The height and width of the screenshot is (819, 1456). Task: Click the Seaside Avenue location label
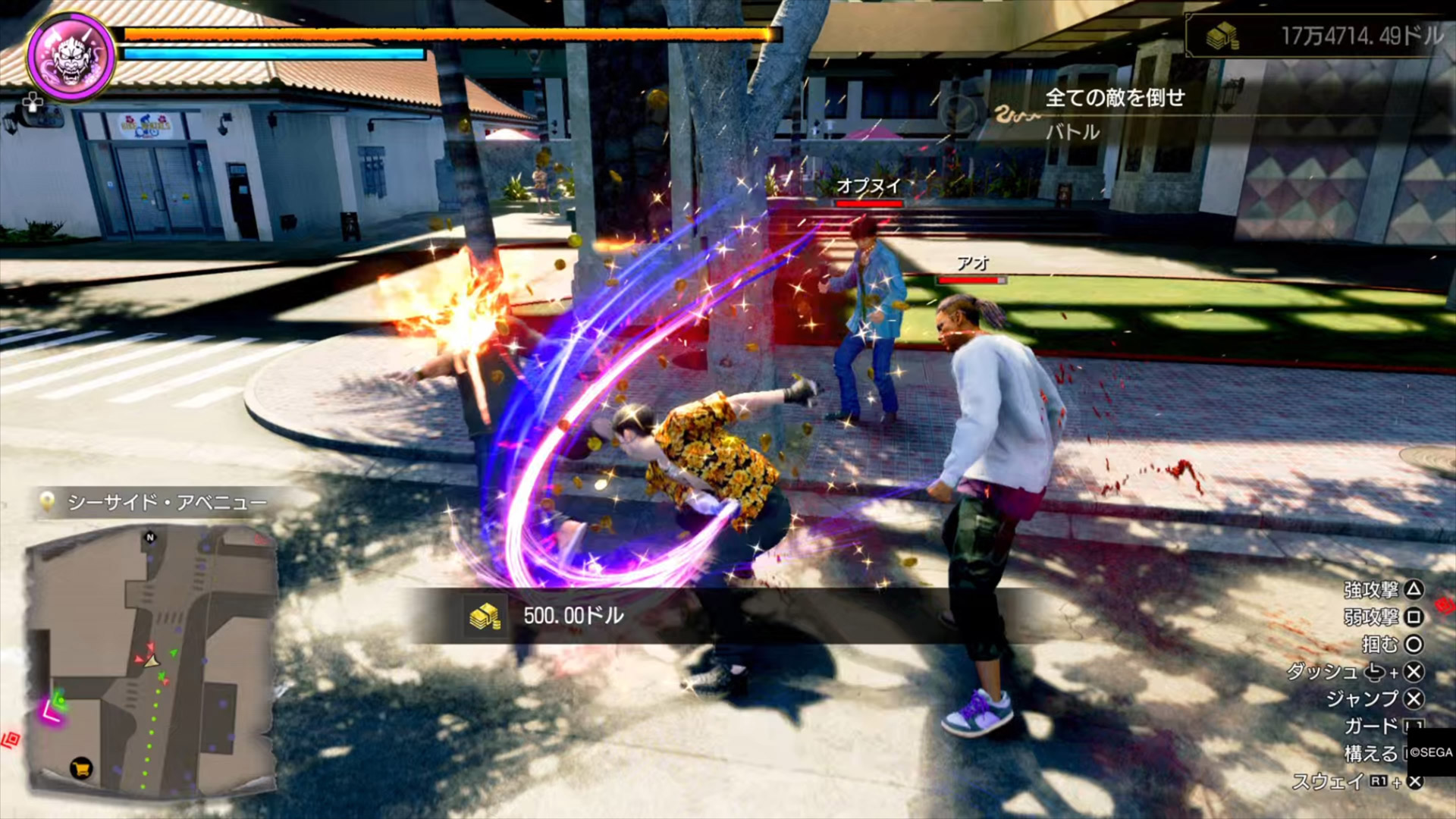click(167, 502)
